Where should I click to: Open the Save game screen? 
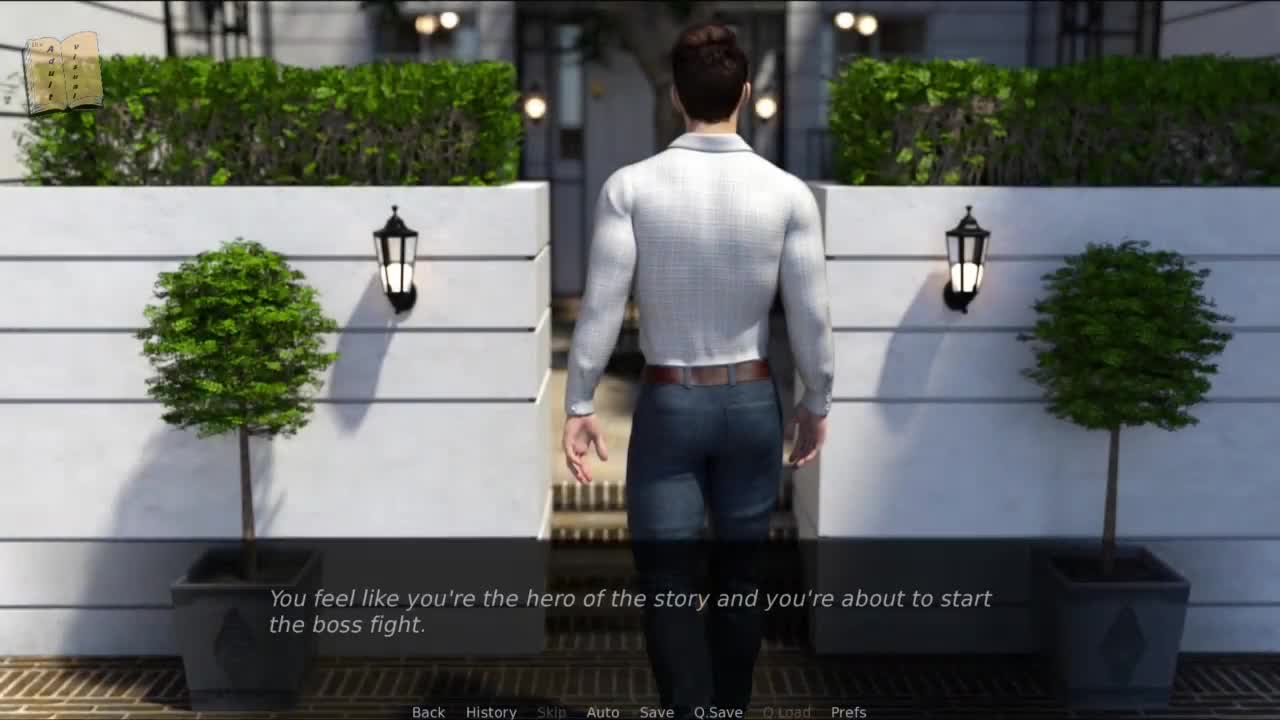[656, 712]
